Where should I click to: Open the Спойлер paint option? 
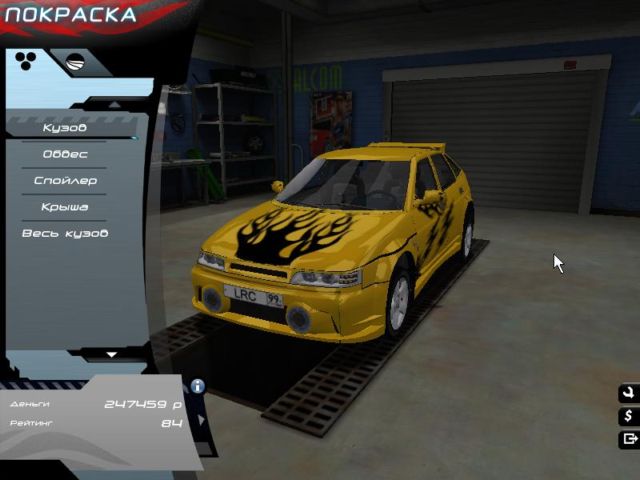pos(65,181)
